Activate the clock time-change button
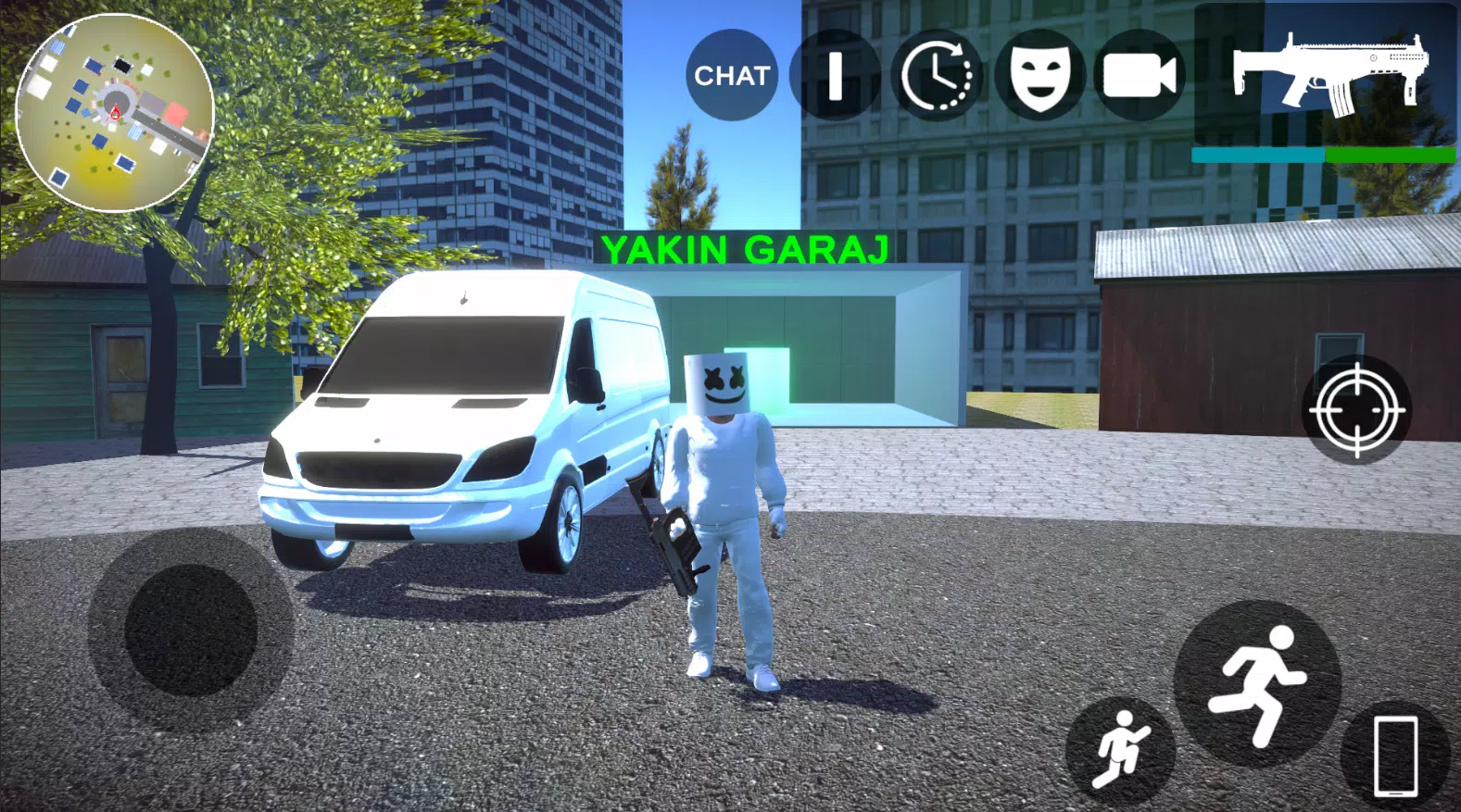The height and width of the screenshot is (812, 1461). (937, 75)
